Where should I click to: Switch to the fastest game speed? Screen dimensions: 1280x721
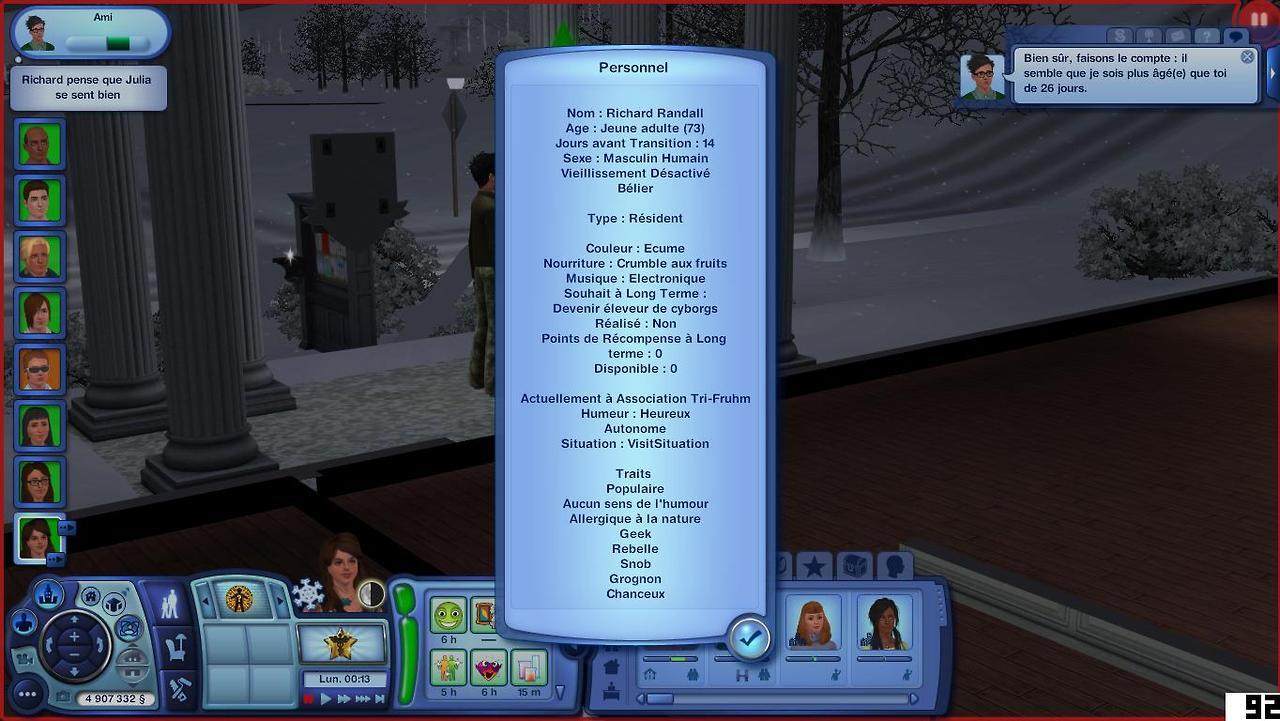361,699
